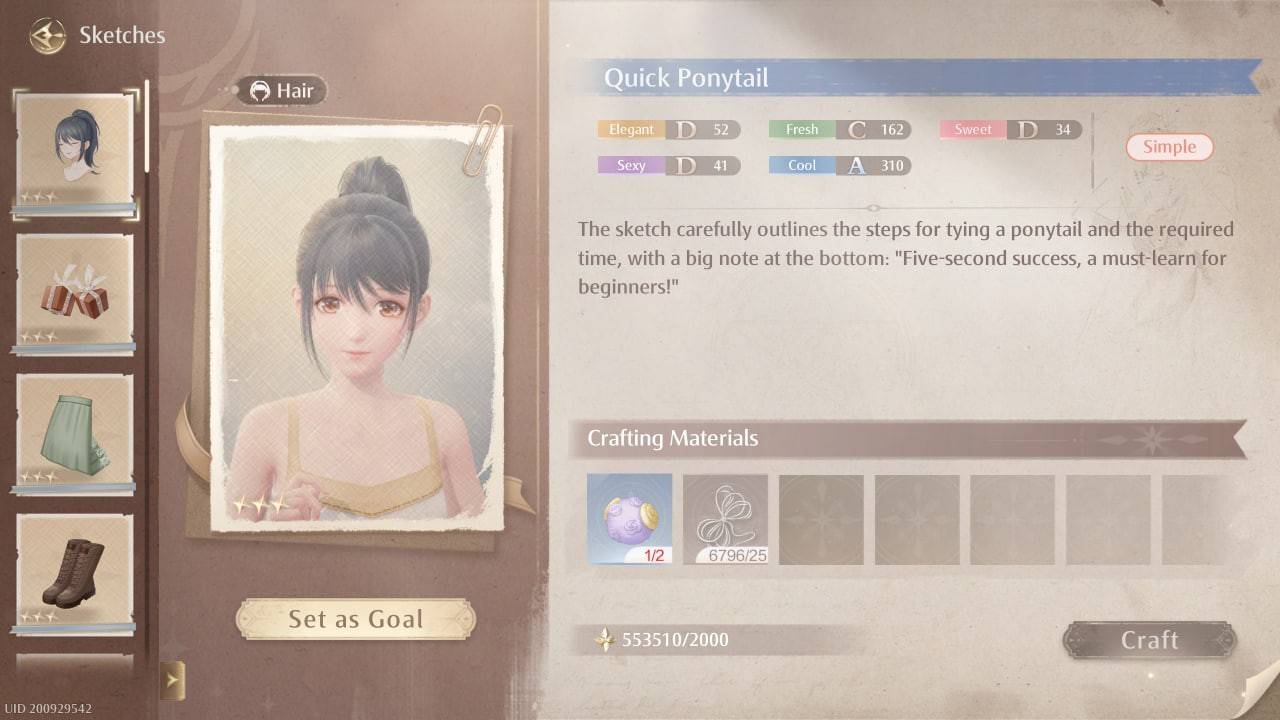Select the Cool A rating tag
Screen dimensions: 1280x720
pyautogui.click(x=838, y=165)
